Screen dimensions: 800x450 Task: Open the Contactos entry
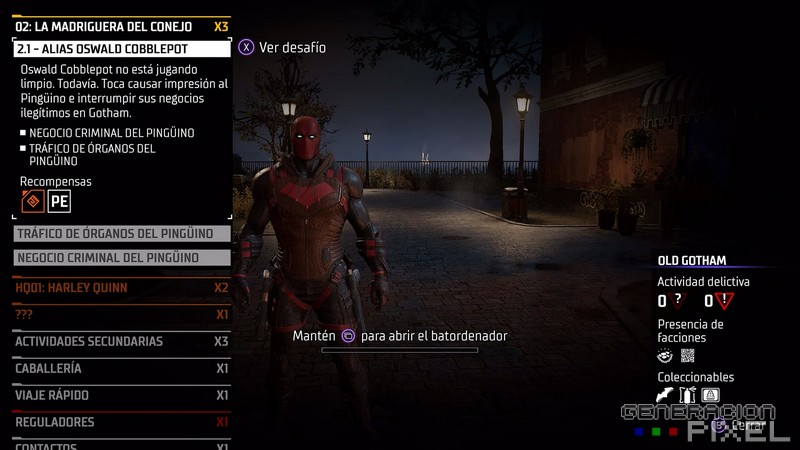tap(121, 444)
